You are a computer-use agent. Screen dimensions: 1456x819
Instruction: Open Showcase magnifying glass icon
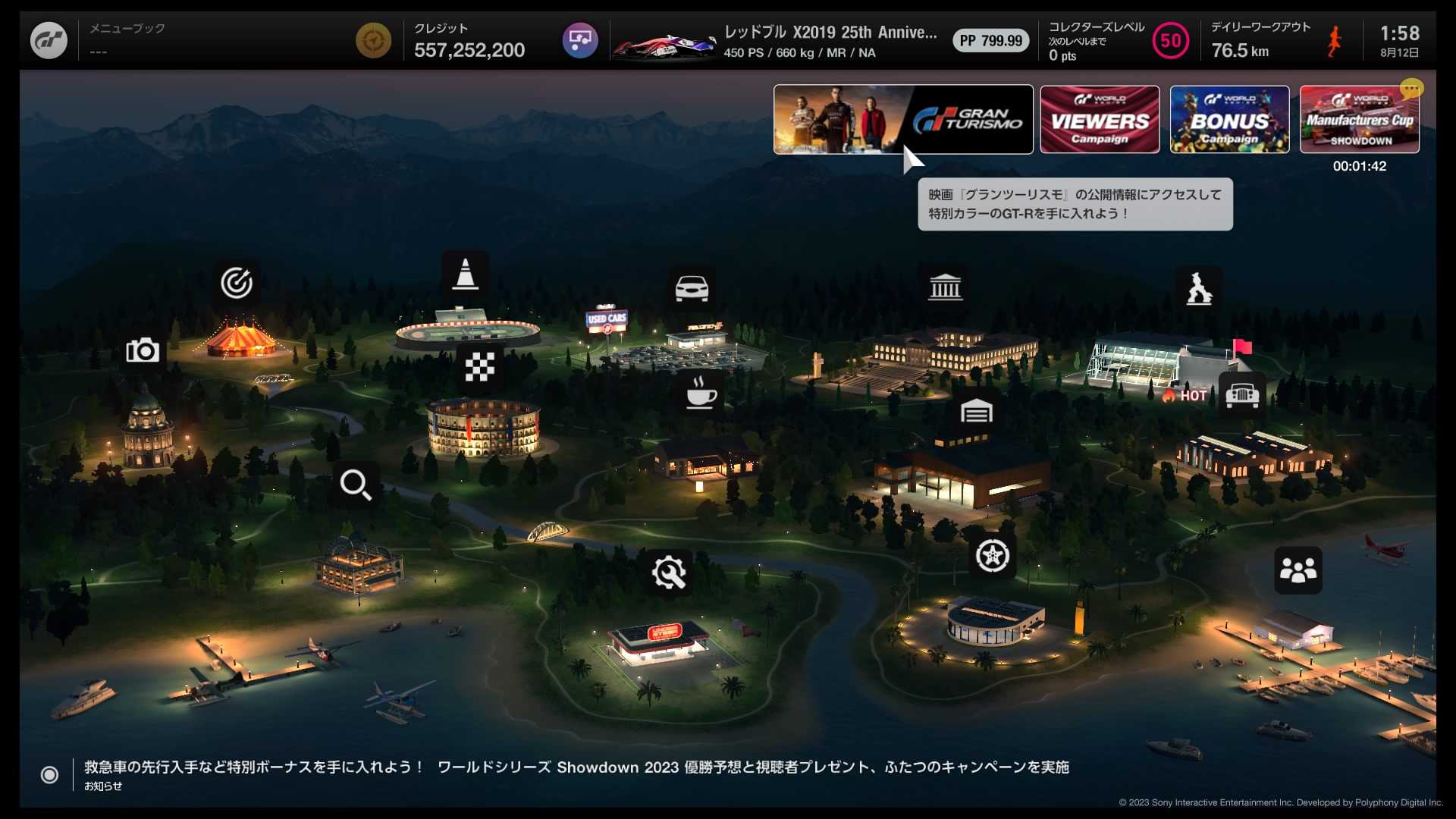click(x=356, y=484)
